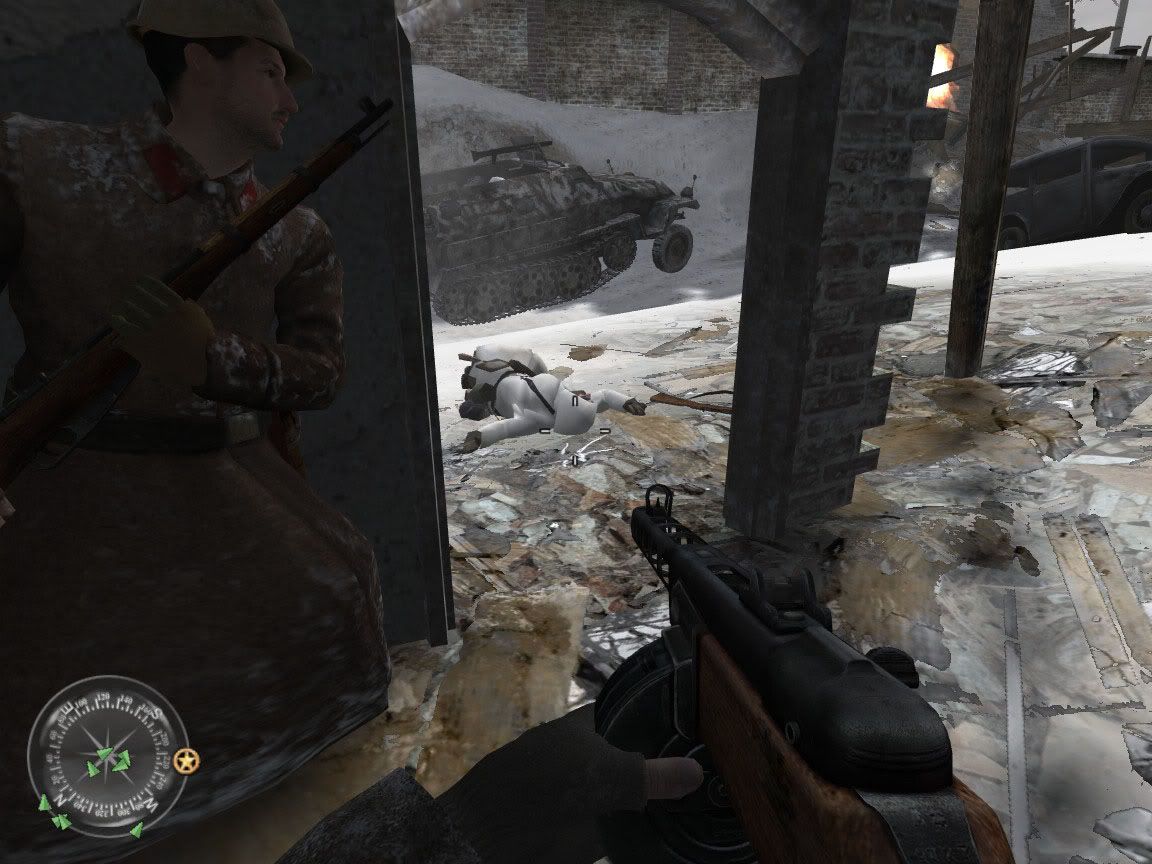Select the gold star objective marker

186,762
